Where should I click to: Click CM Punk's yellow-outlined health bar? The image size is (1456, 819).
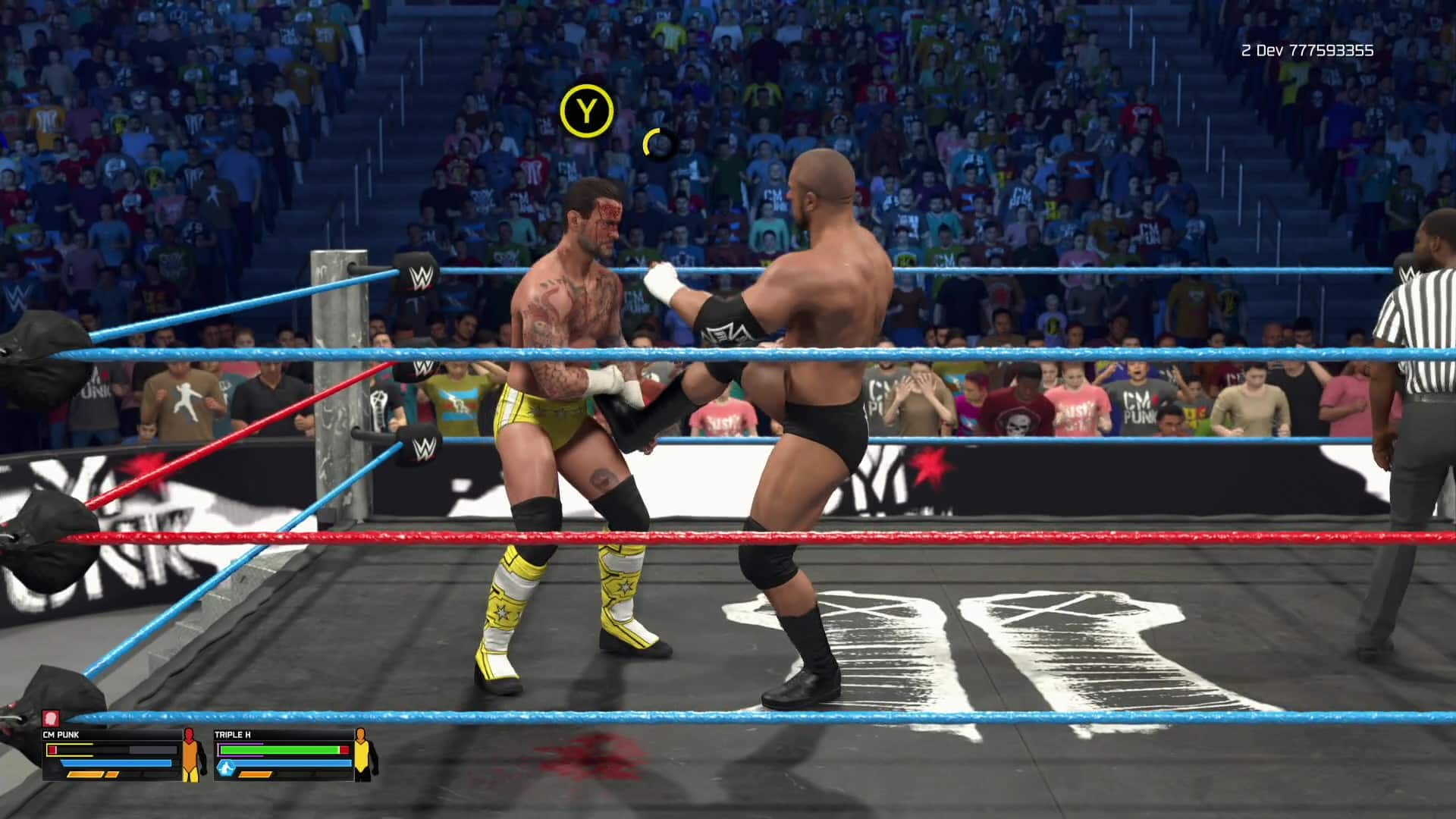[x=70, y=750]
